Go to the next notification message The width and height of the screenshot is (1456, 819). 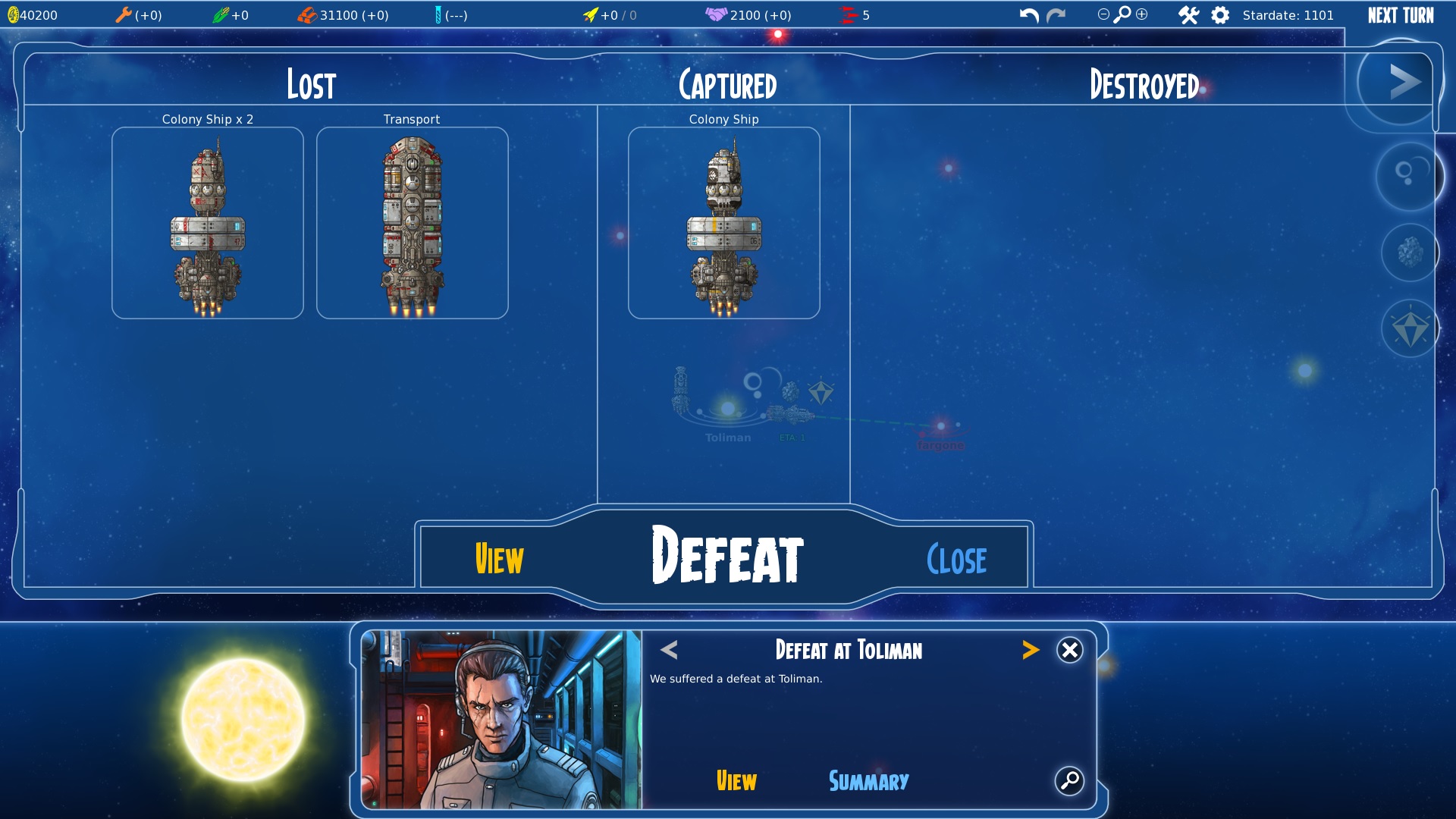click(1030, 650)
